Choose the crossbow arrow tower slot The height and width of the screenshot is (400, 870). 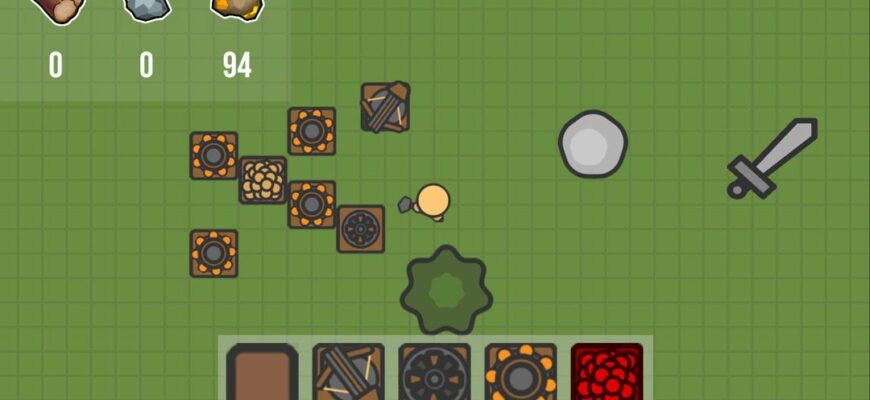[348, 373]
